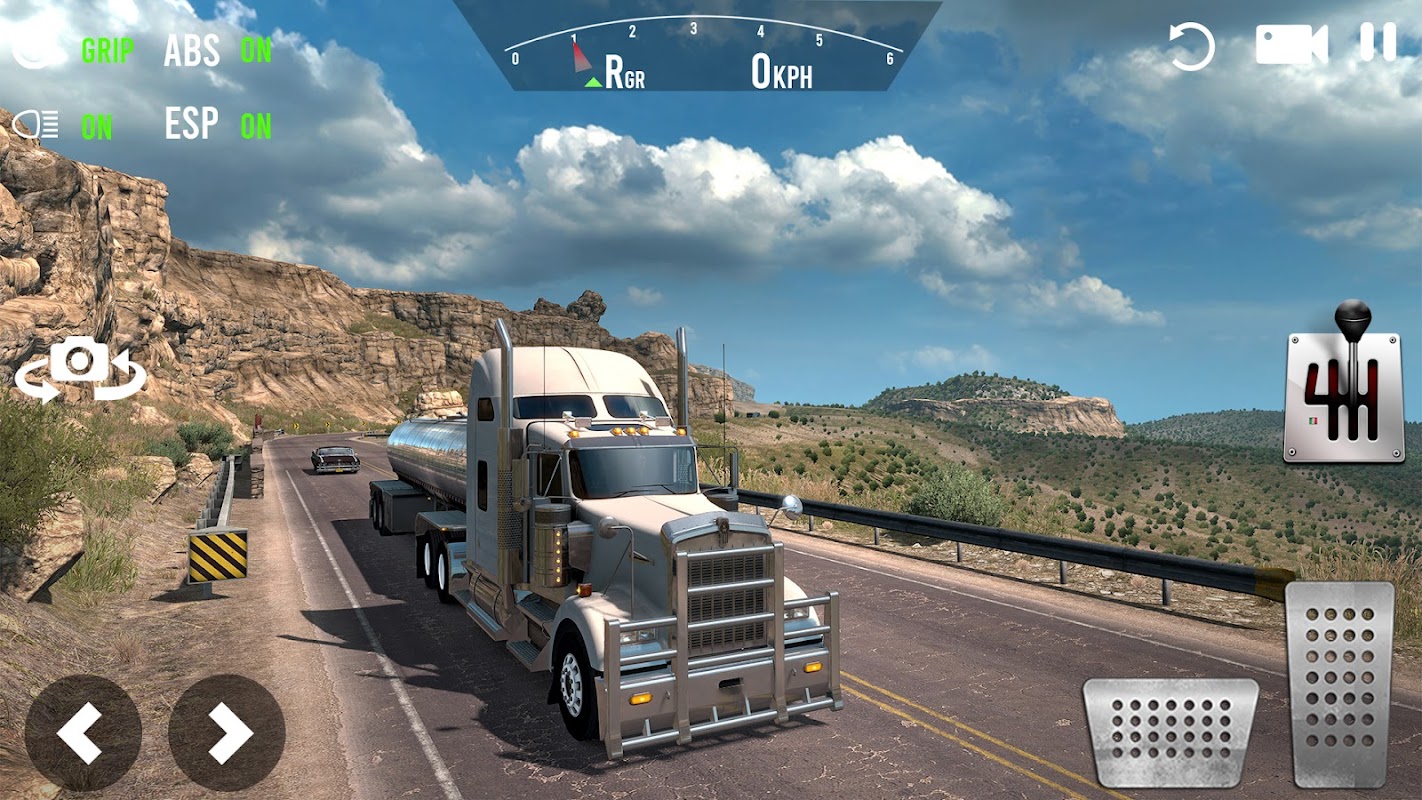
Task: Reset the truck with the circular arrow
Action: [1191, 46]
